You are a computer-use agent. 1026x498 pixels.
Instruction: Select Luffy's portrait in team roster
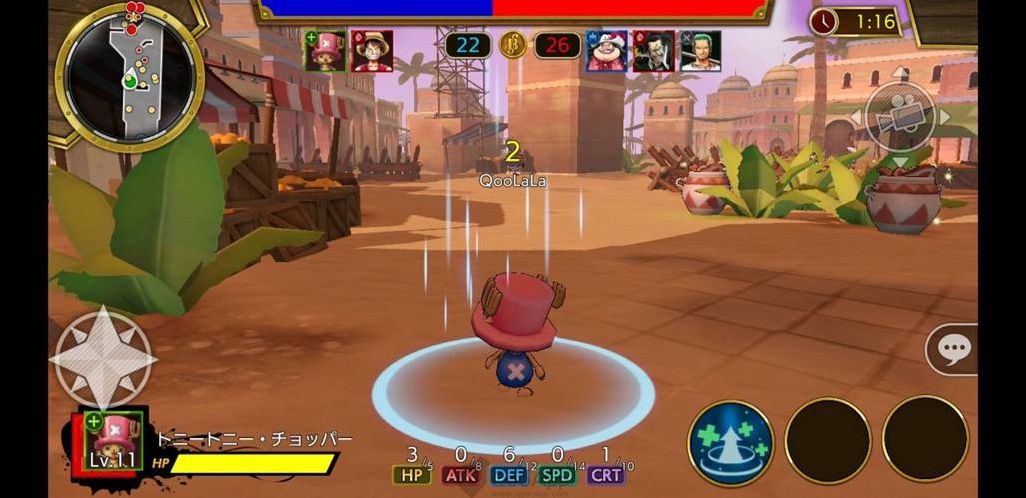(x=372, y=51)
